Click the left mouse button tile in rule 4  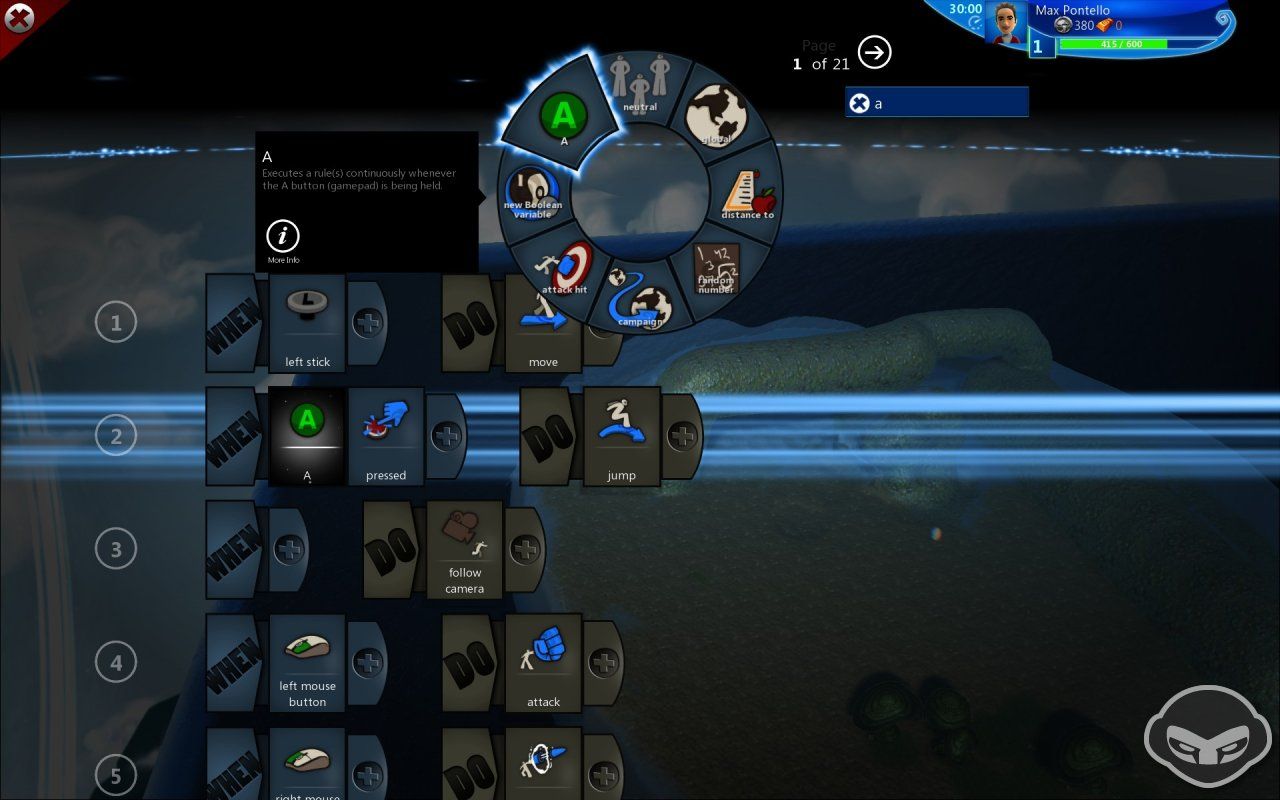pyautogui.click(x=307, y=660)
